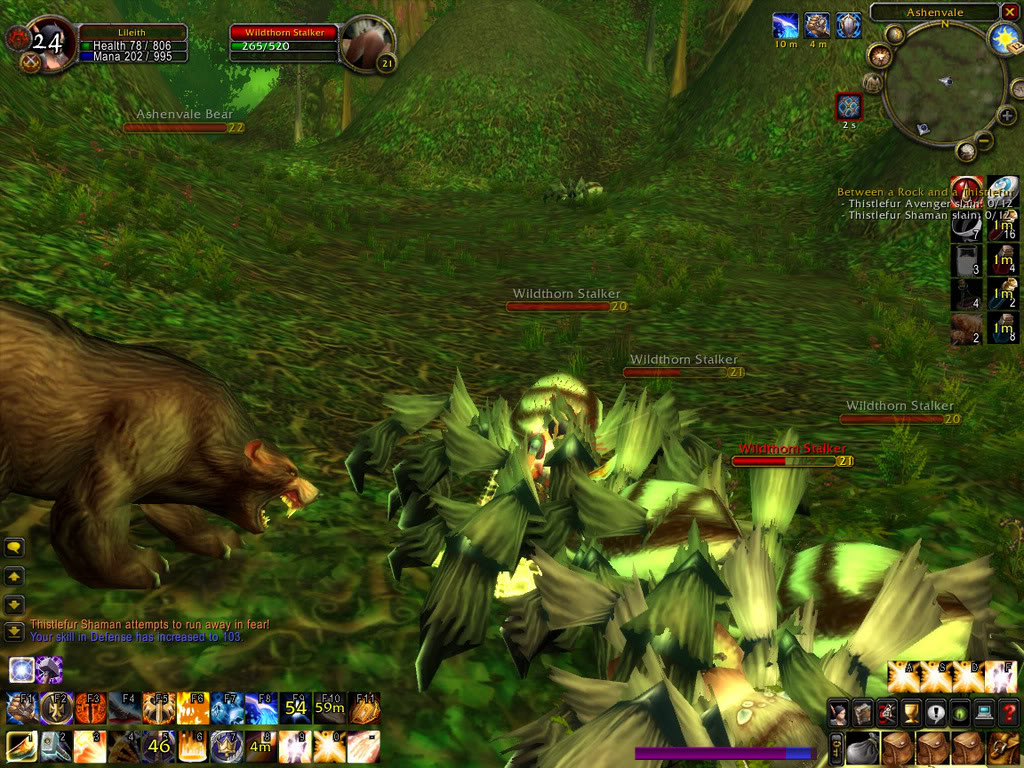
Task: Open the main backpack with buckle
Action: click(1003, 748)
